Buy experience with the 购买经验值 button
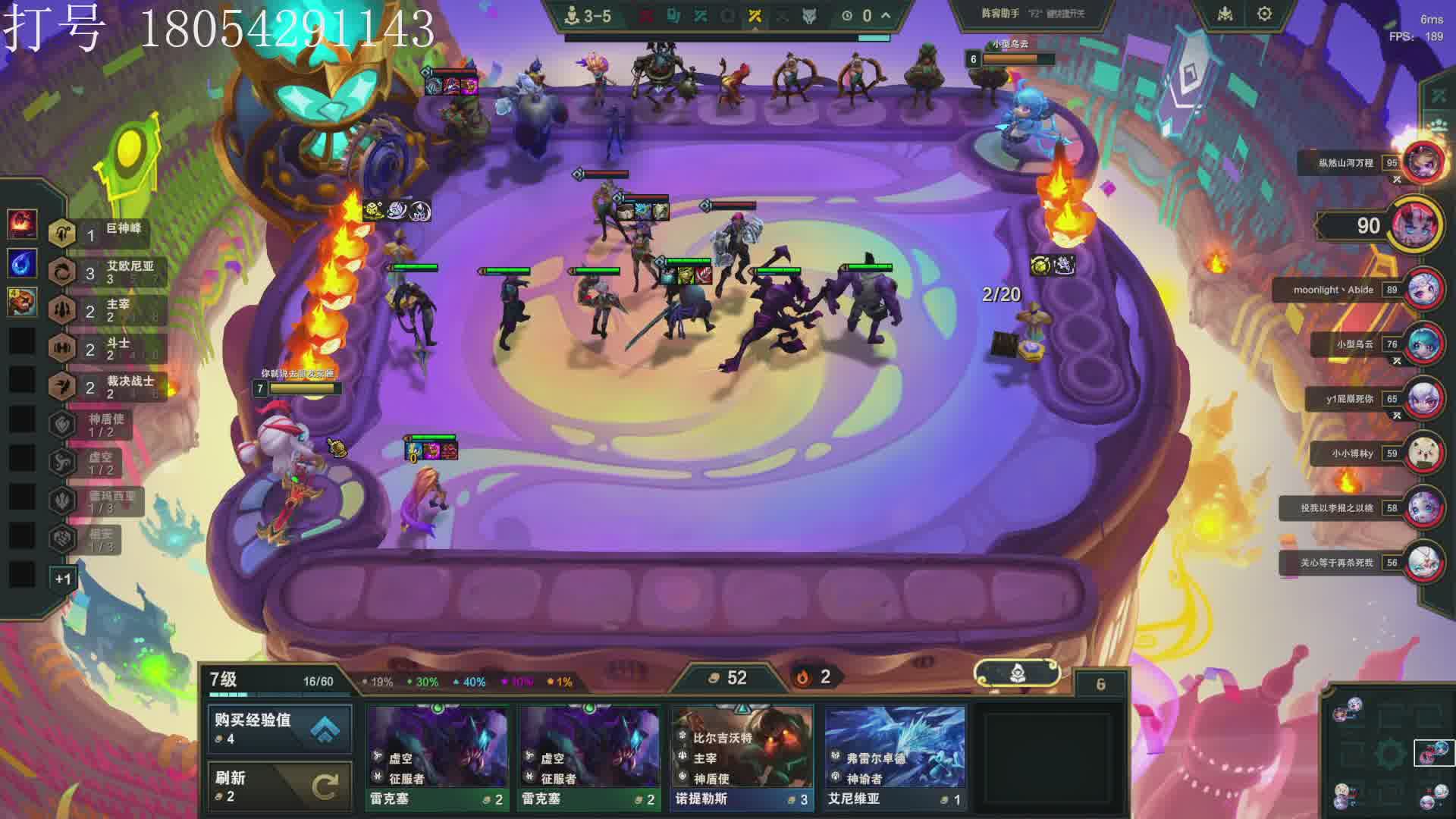This screenshot has height=819, width=1456. (x=280, y=728)
